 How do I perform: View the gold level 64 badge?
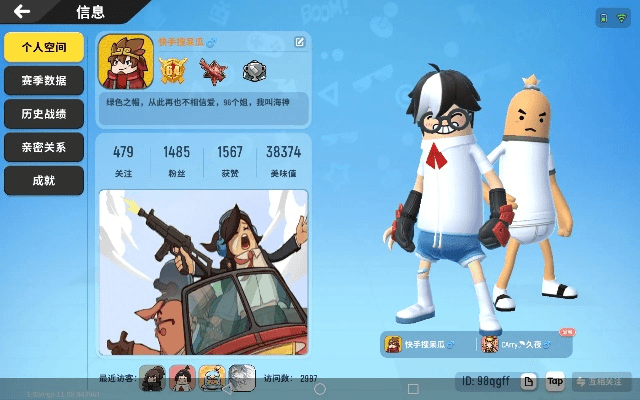(174, 70)
